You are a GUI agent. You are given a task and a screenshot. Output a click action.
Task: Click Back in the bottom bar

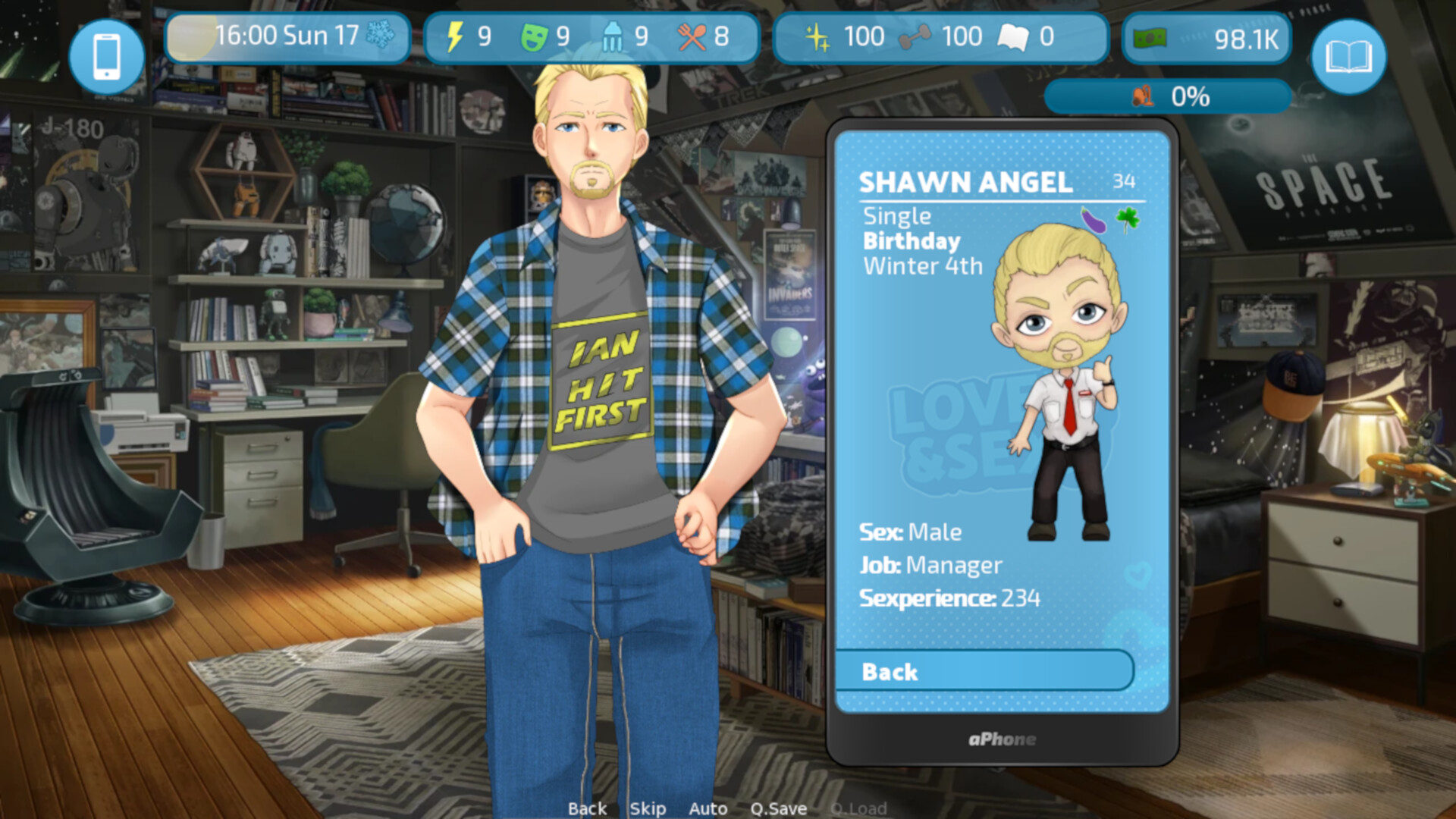587,808
